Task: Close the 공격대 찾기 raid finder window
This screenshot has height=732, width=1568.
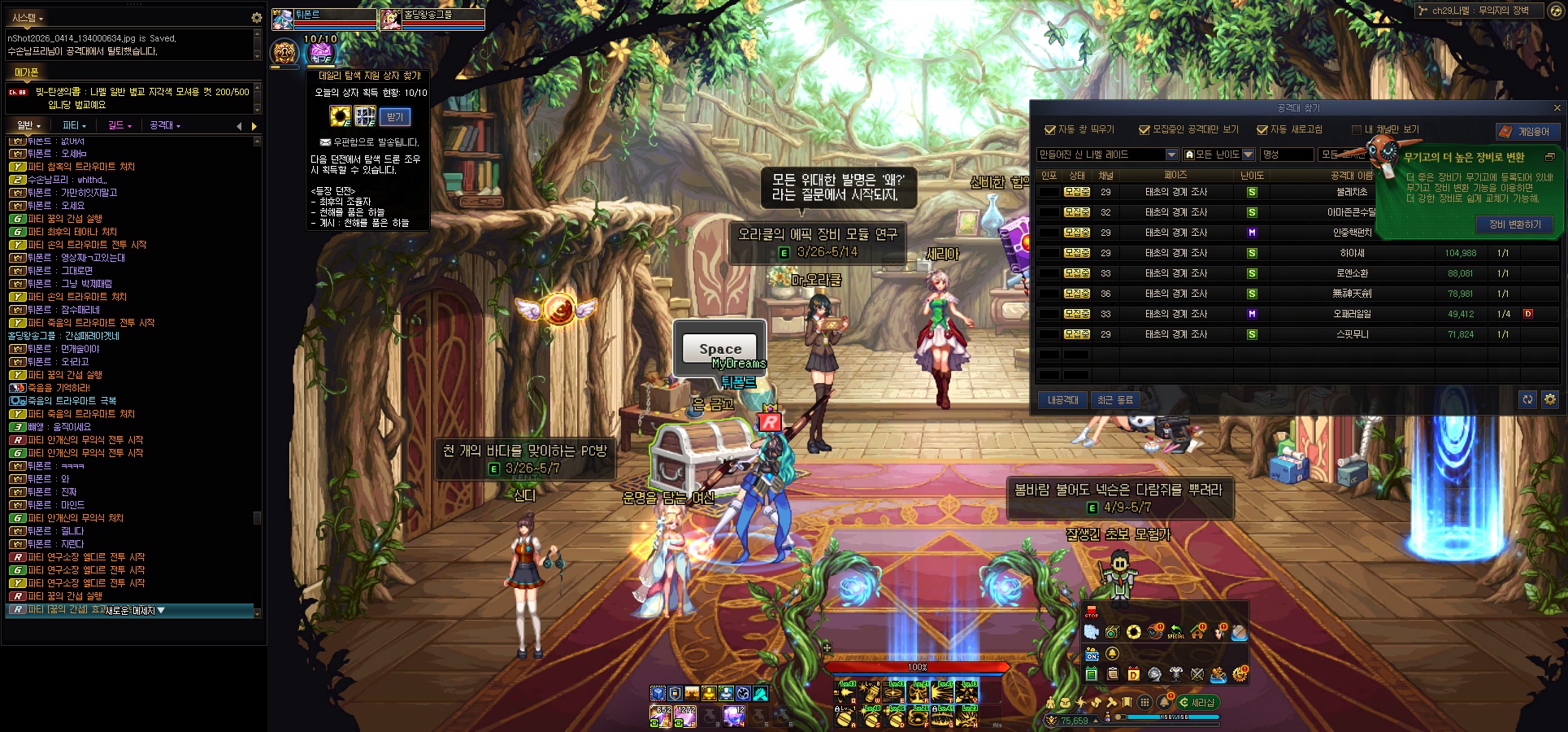Action: [1557, 108]
